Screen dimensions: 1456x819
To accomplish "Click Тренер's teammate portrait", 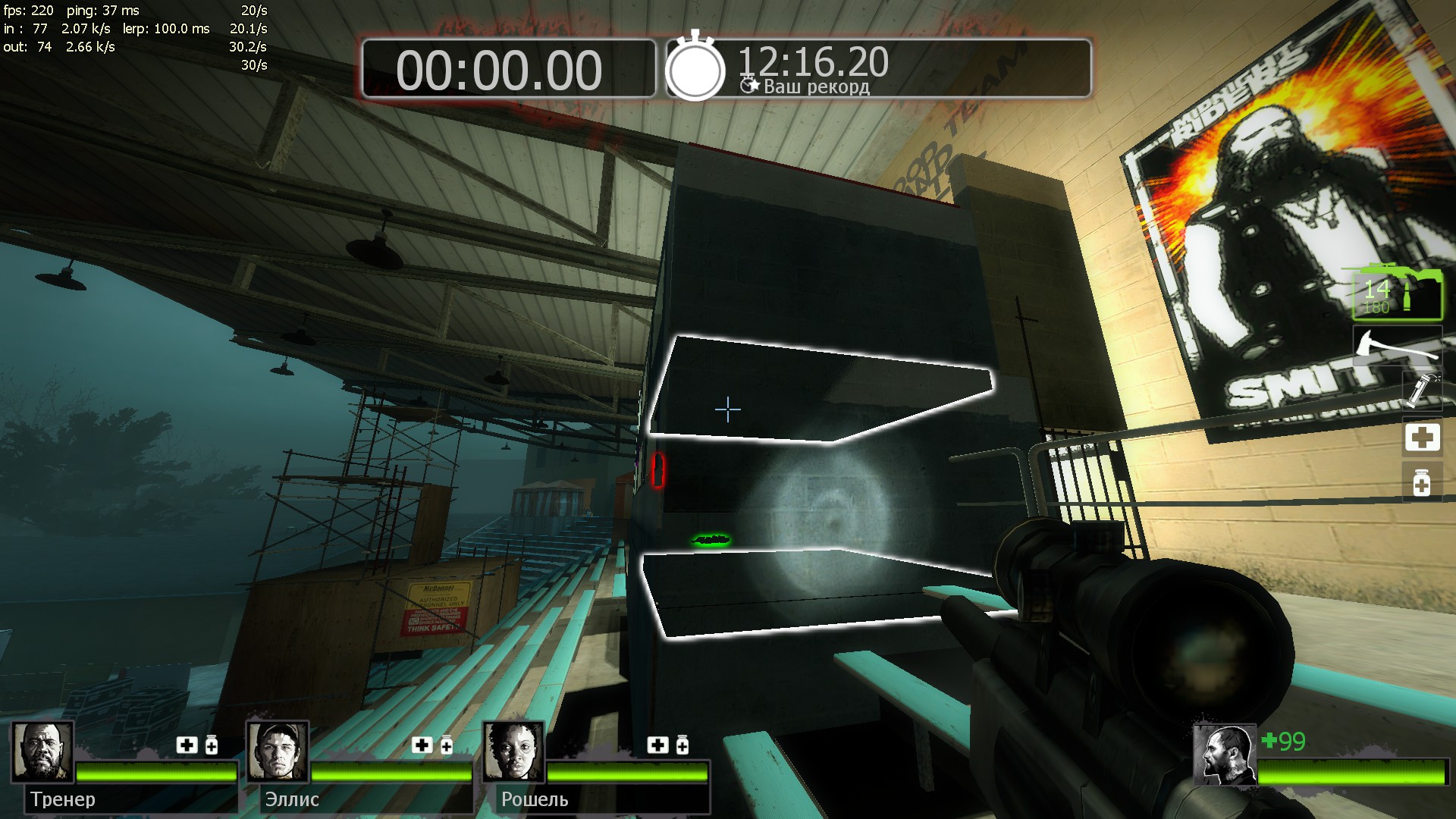I will (42, 752).
